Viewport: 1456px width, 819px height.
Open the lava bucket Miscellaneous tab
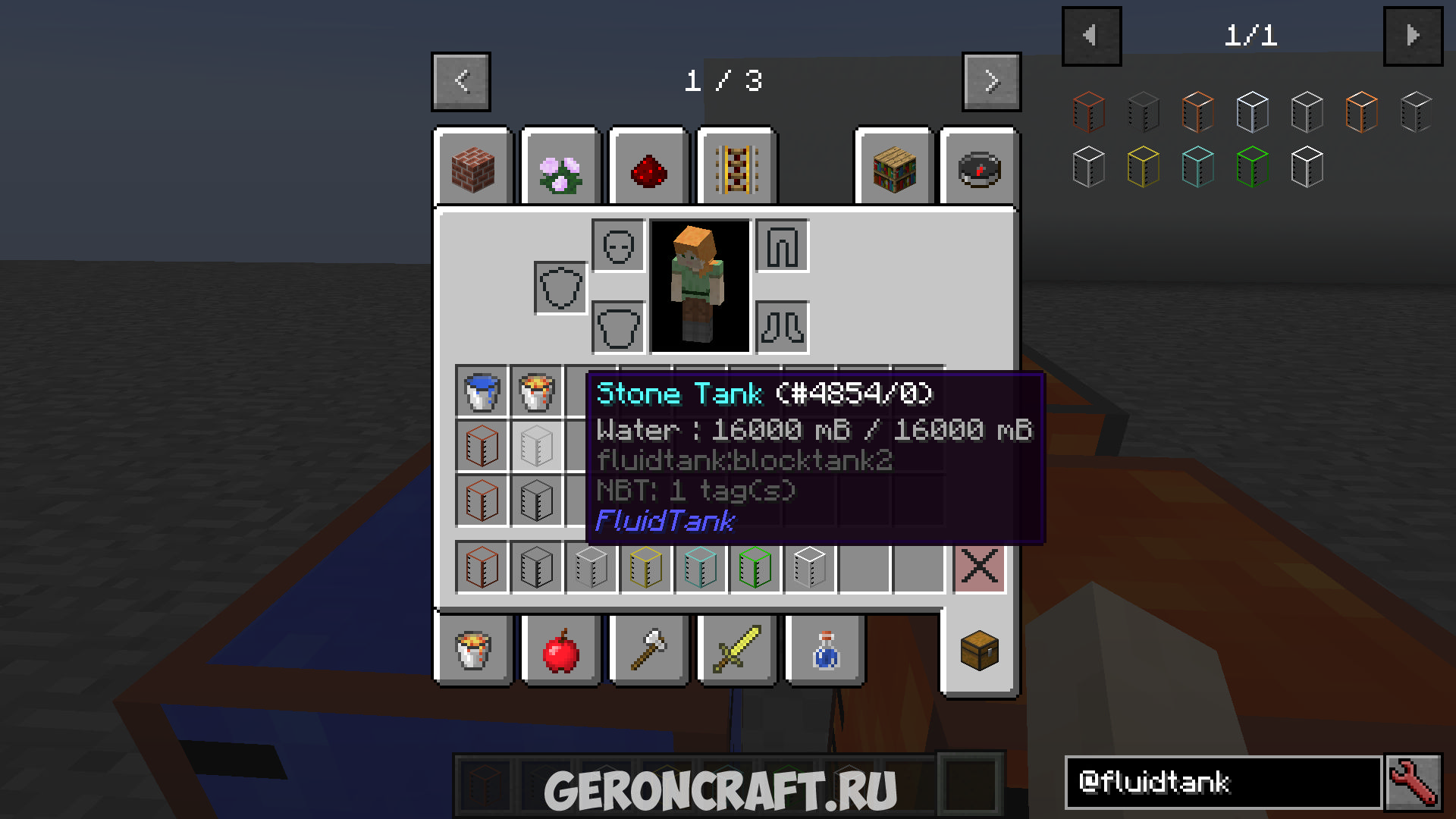tap(473, 651)
